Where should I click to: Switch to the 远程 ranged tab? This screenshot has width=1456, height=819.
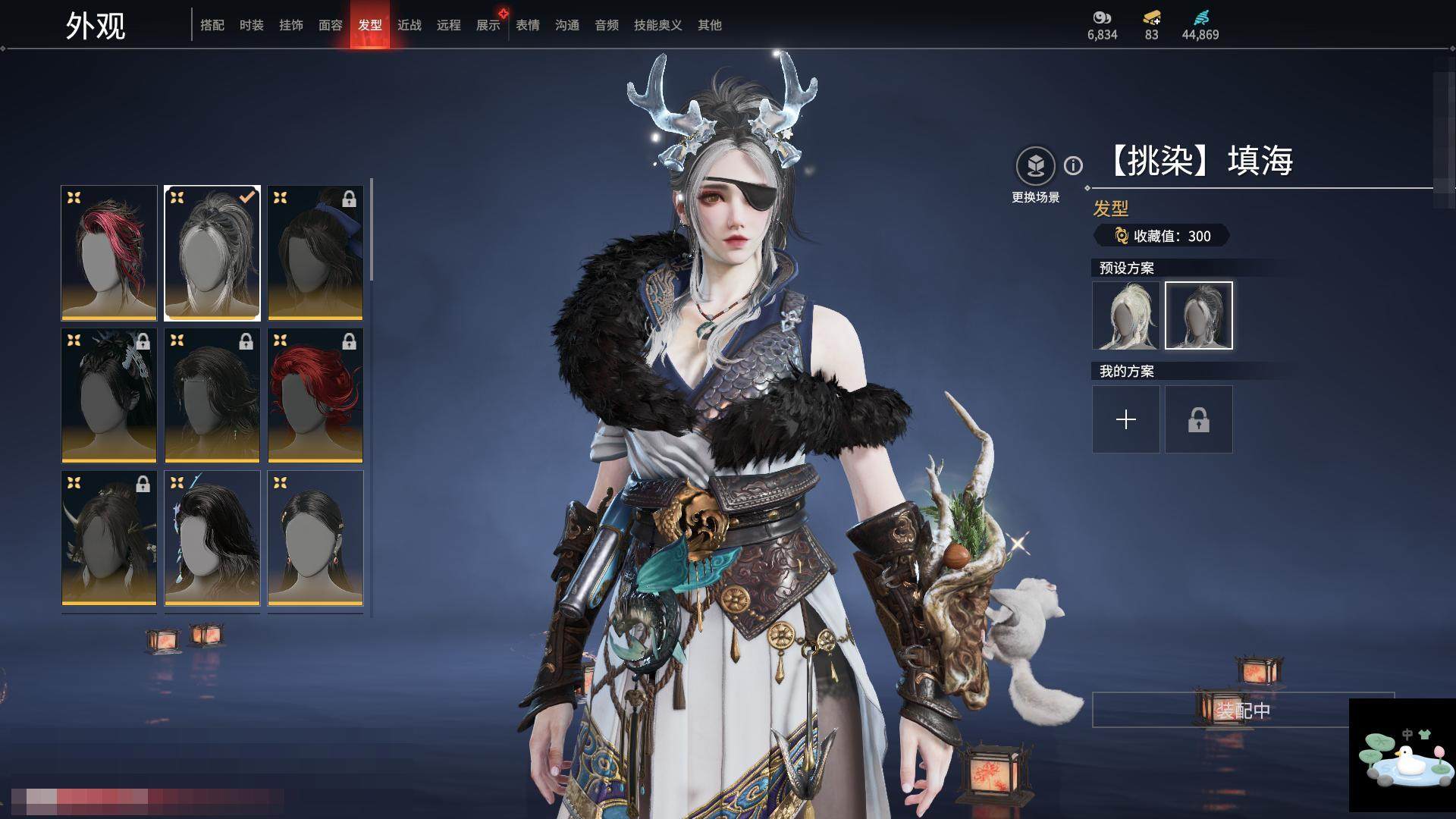click(x=449, y=25)
